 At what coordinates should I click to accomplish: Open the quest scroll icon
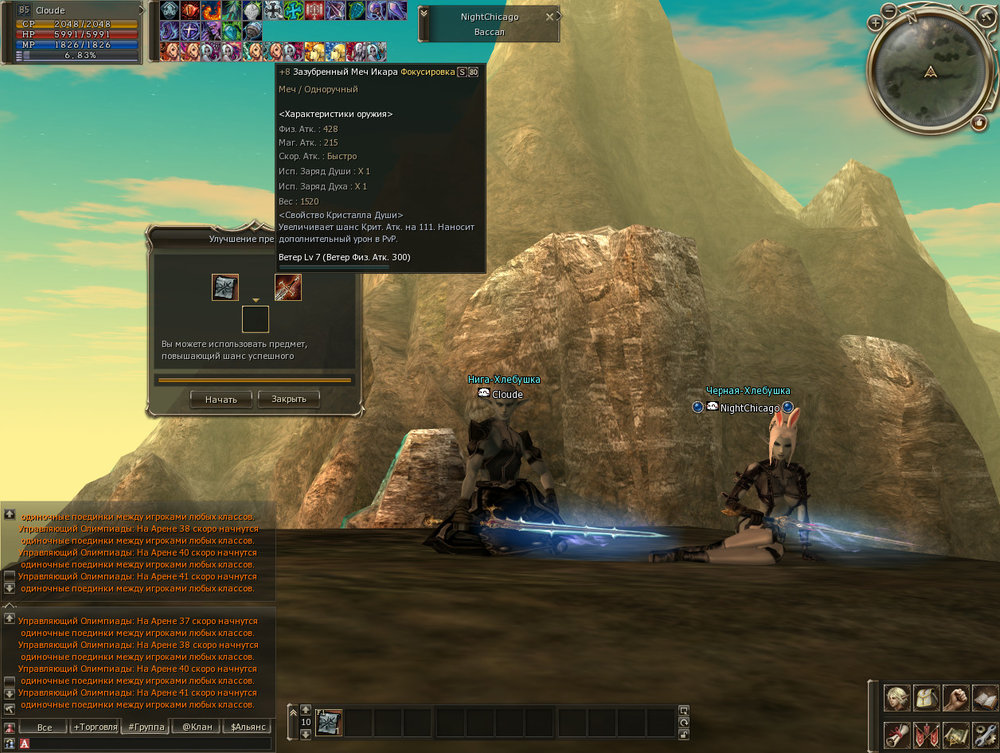coord(897,734)
